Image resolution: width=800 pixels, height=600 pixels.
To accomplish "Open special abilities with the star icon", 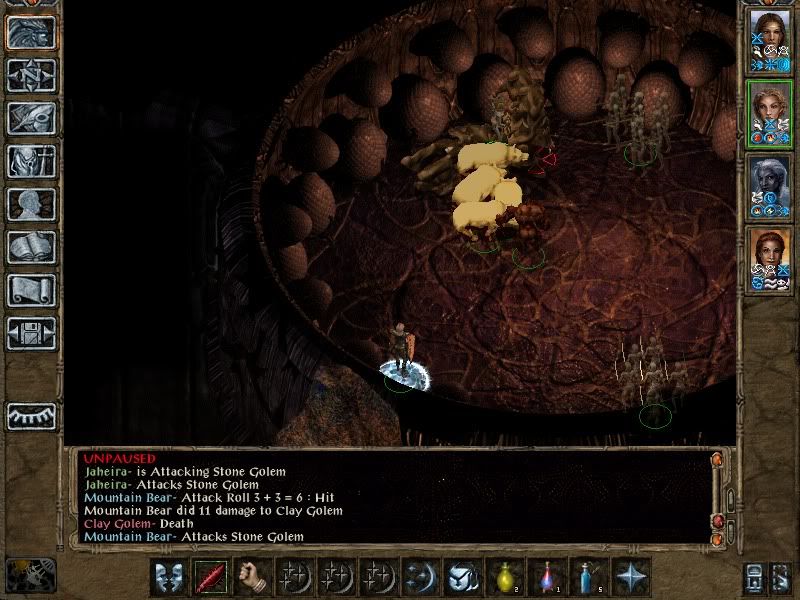I will [631, 577].
